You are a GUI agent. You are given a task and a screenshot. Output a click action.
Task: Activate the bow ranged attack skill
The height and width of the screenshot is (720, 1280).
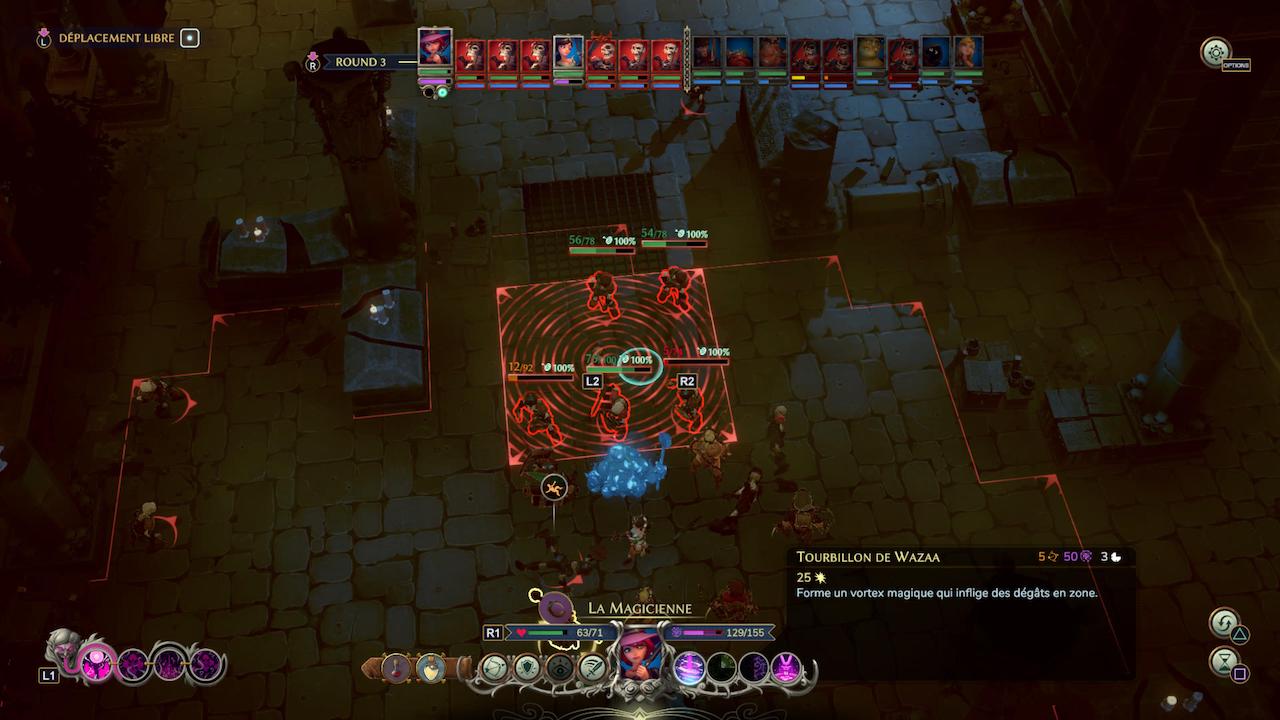point(494,667)
